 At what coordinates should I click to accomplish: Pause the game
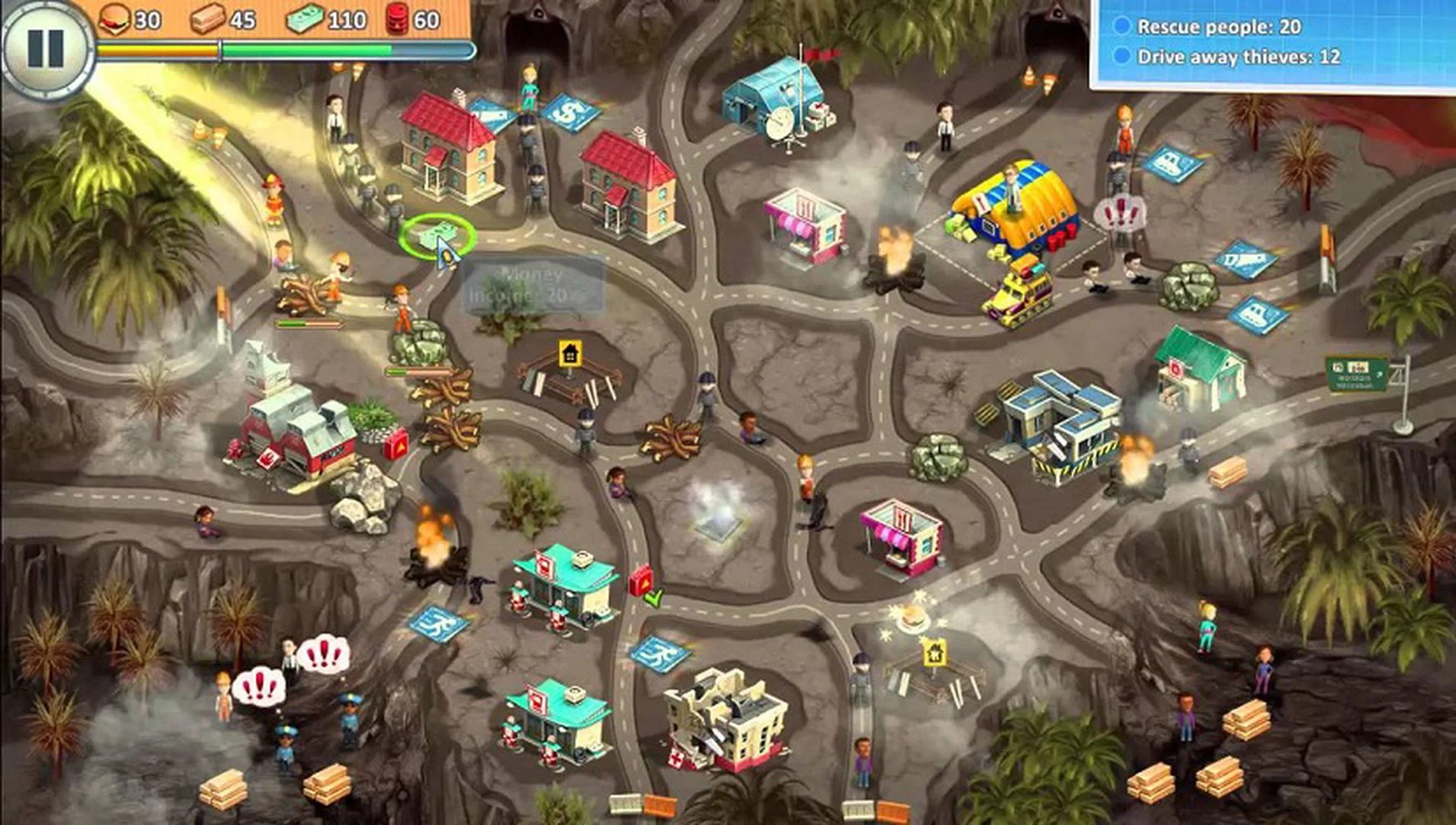pos(47,49)
